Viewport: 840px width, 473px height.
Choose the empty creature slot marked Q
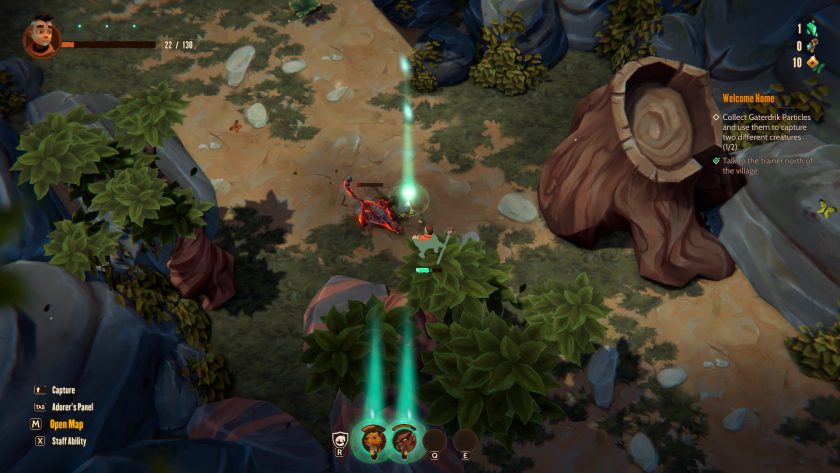pyautogui.click(x=434, y=440)
